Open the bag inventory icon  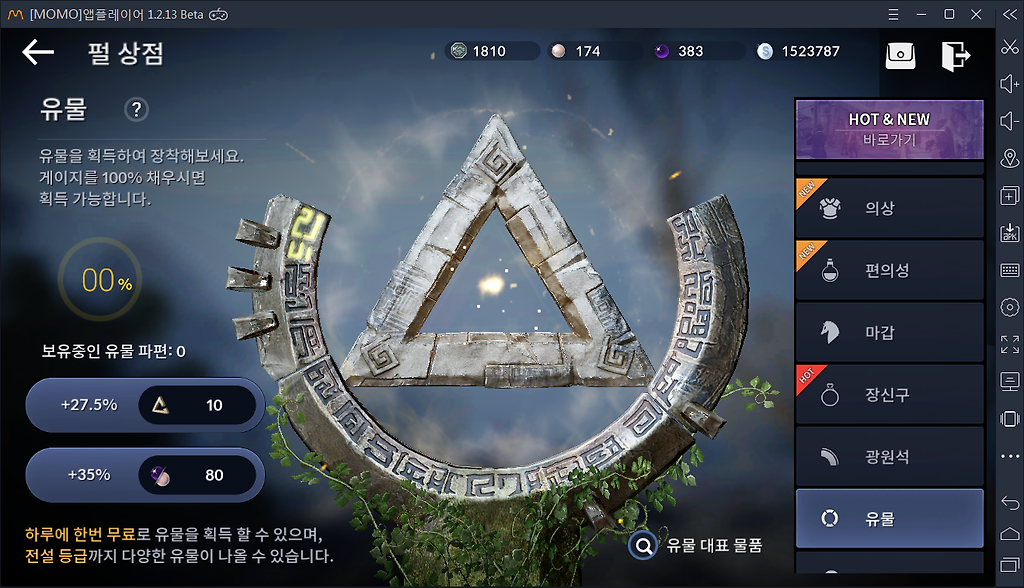pyautogui.click(x=900, y=55)
